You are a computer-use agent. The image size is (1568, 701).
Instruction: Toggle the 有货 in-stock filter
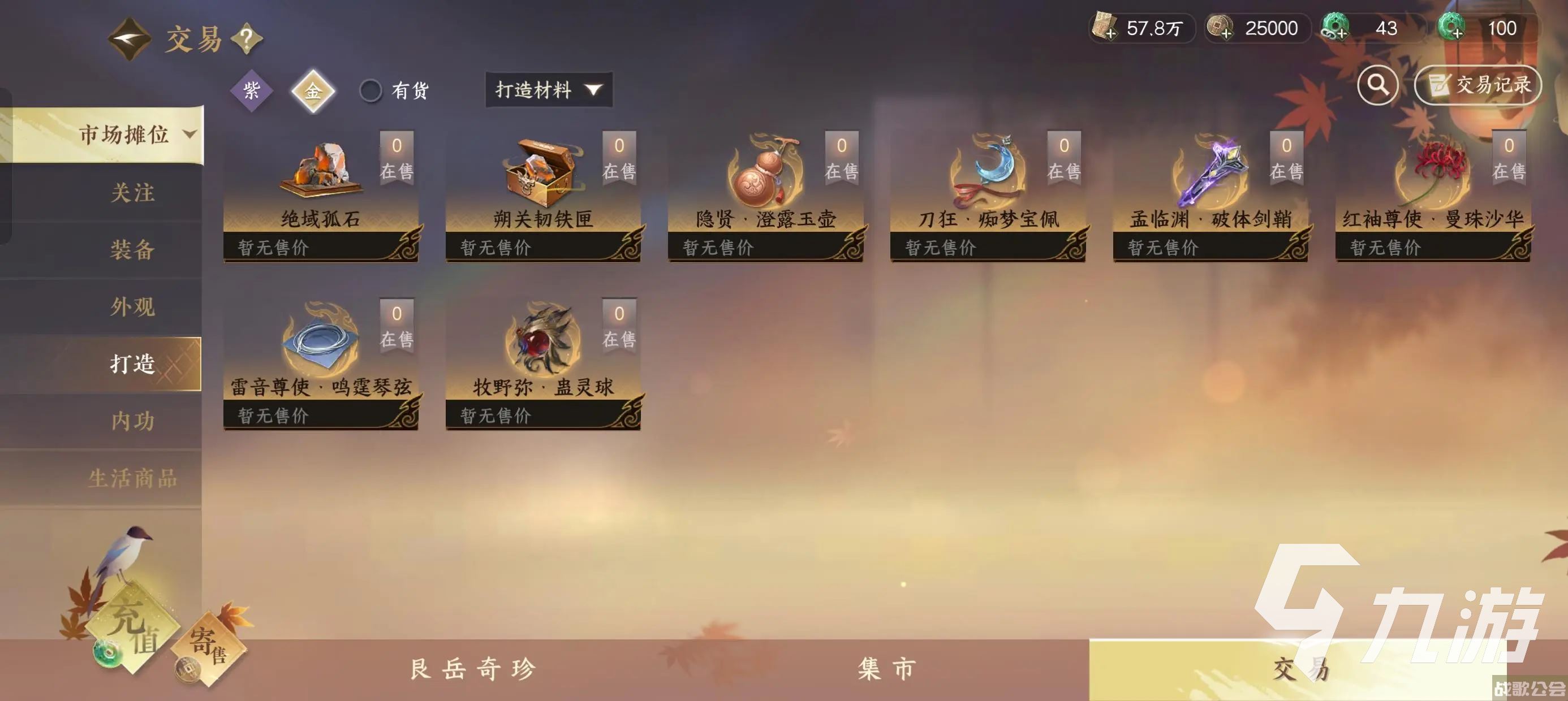click(371, 90)
